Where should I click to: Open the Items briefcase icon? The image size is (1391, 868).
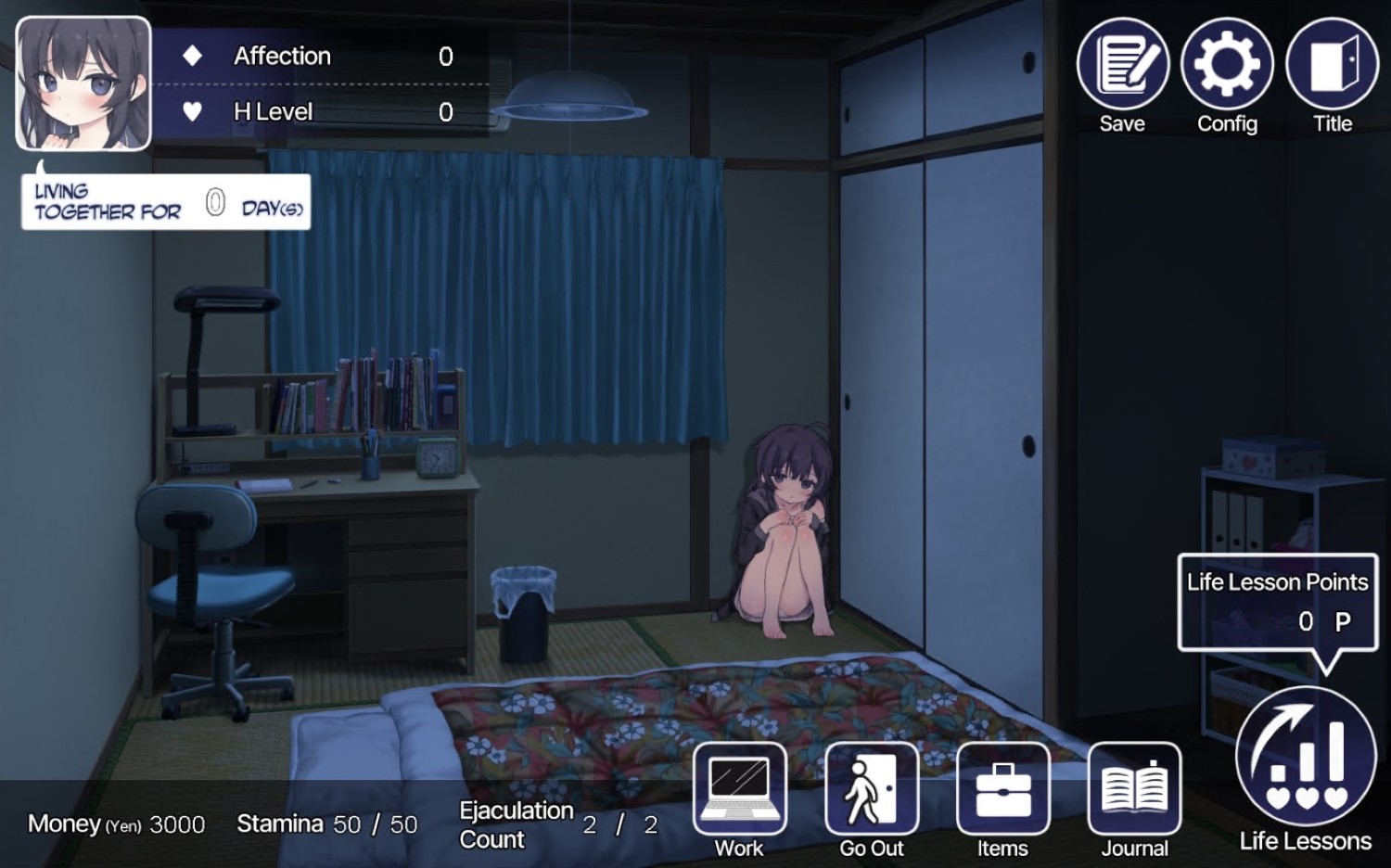coord(1002,792)
